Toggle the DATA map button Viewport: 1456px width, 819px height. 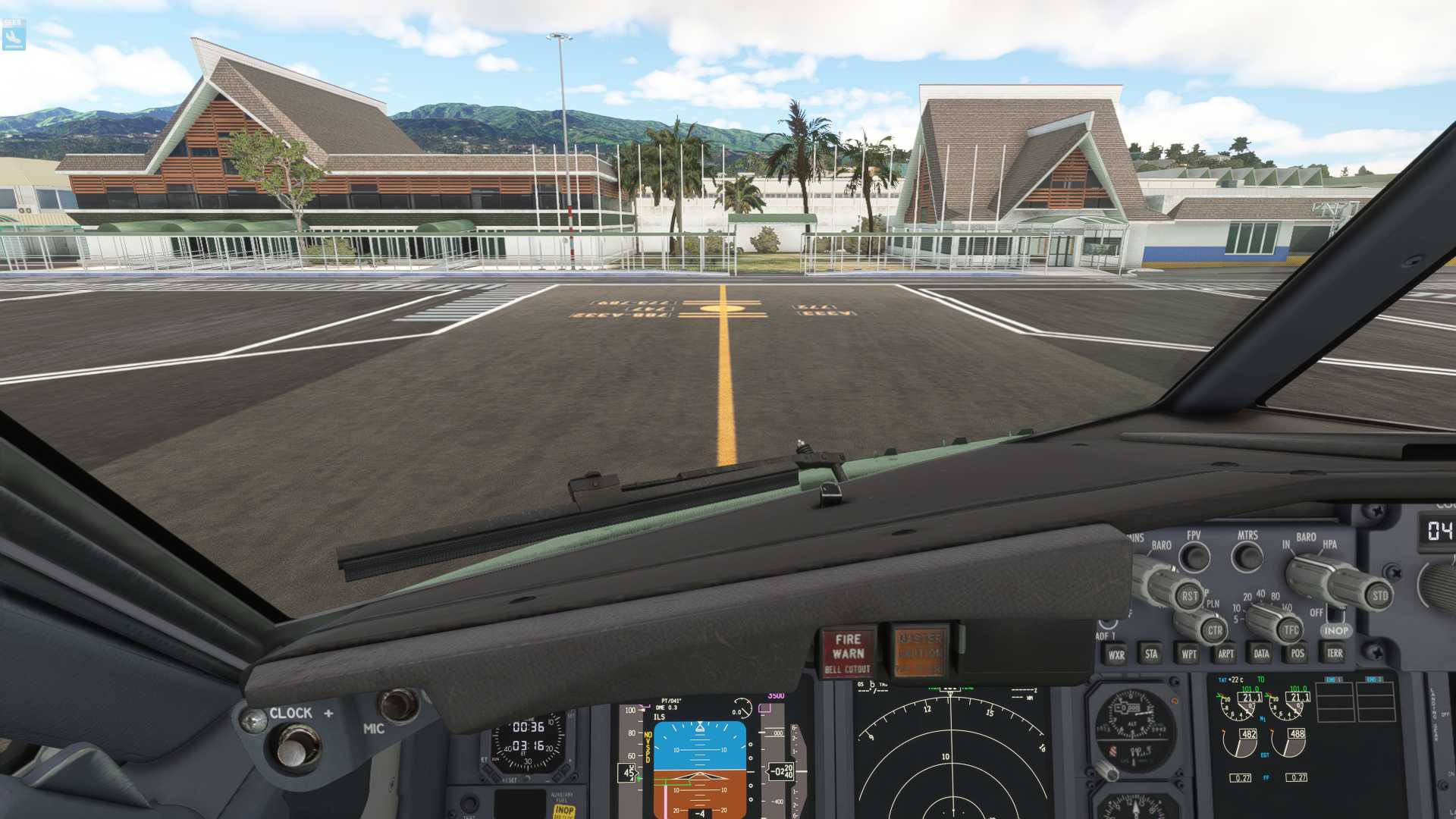coord(1261,653)
